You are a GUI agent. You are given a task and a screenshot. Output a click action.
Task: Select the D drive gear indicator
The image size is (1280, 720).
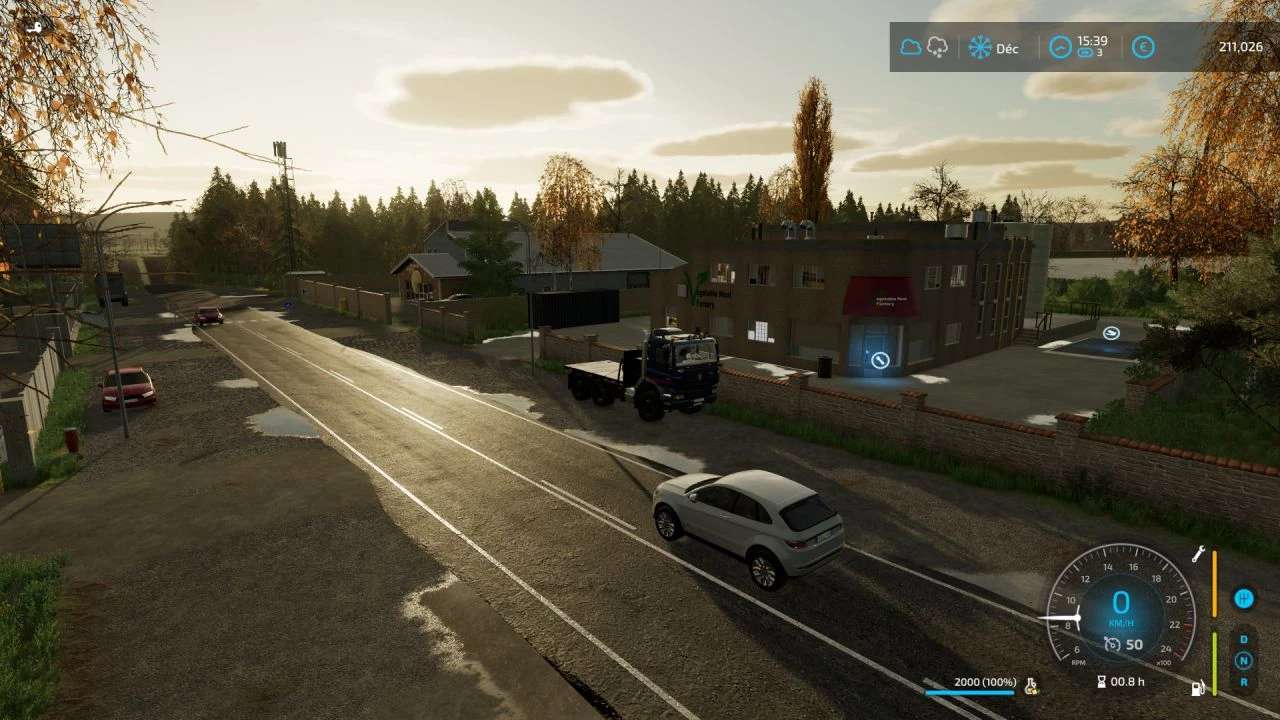(x=1243, y=639)
